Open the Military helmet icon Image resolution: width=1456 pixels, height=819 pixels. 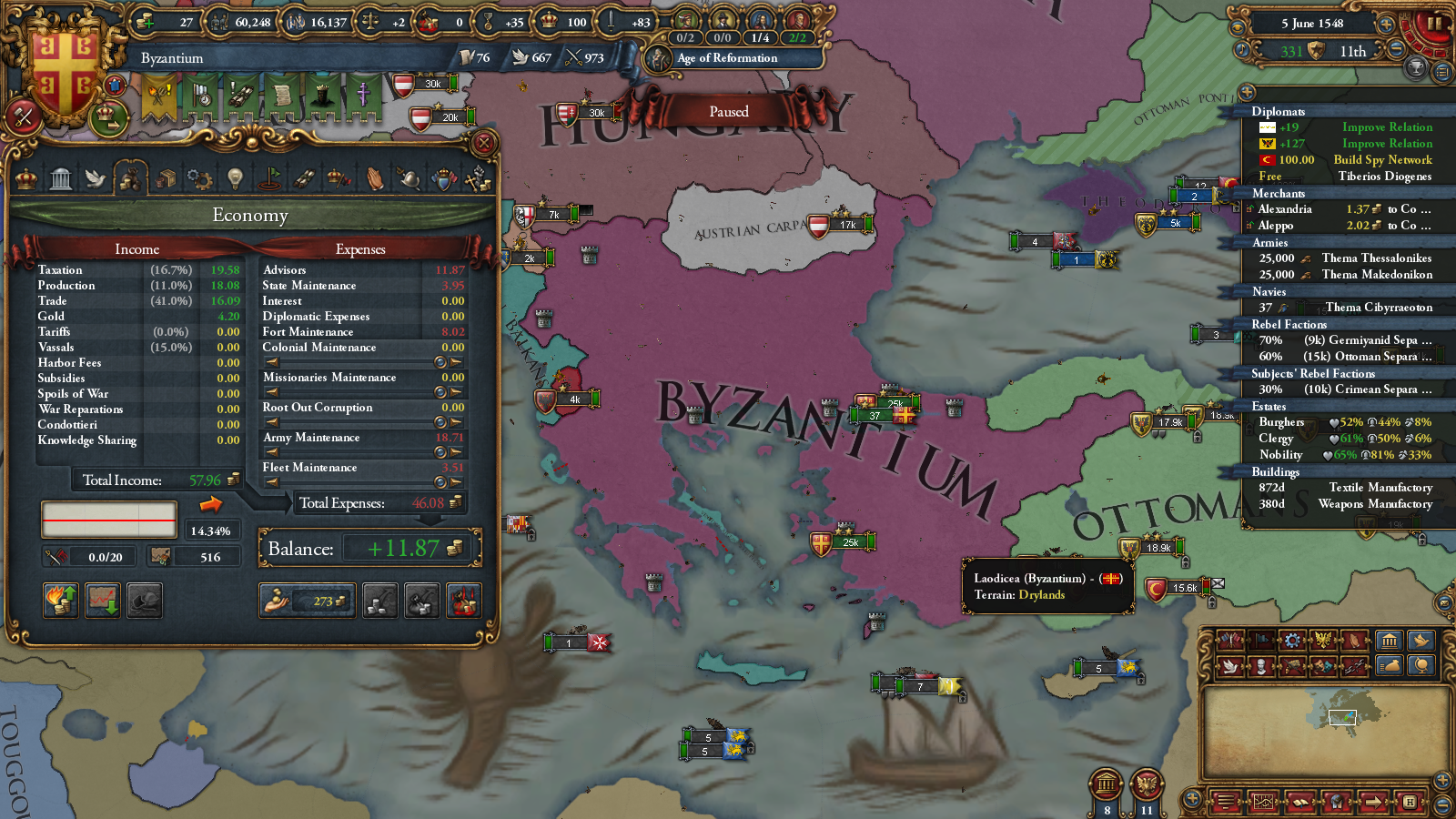coord(408,177)
